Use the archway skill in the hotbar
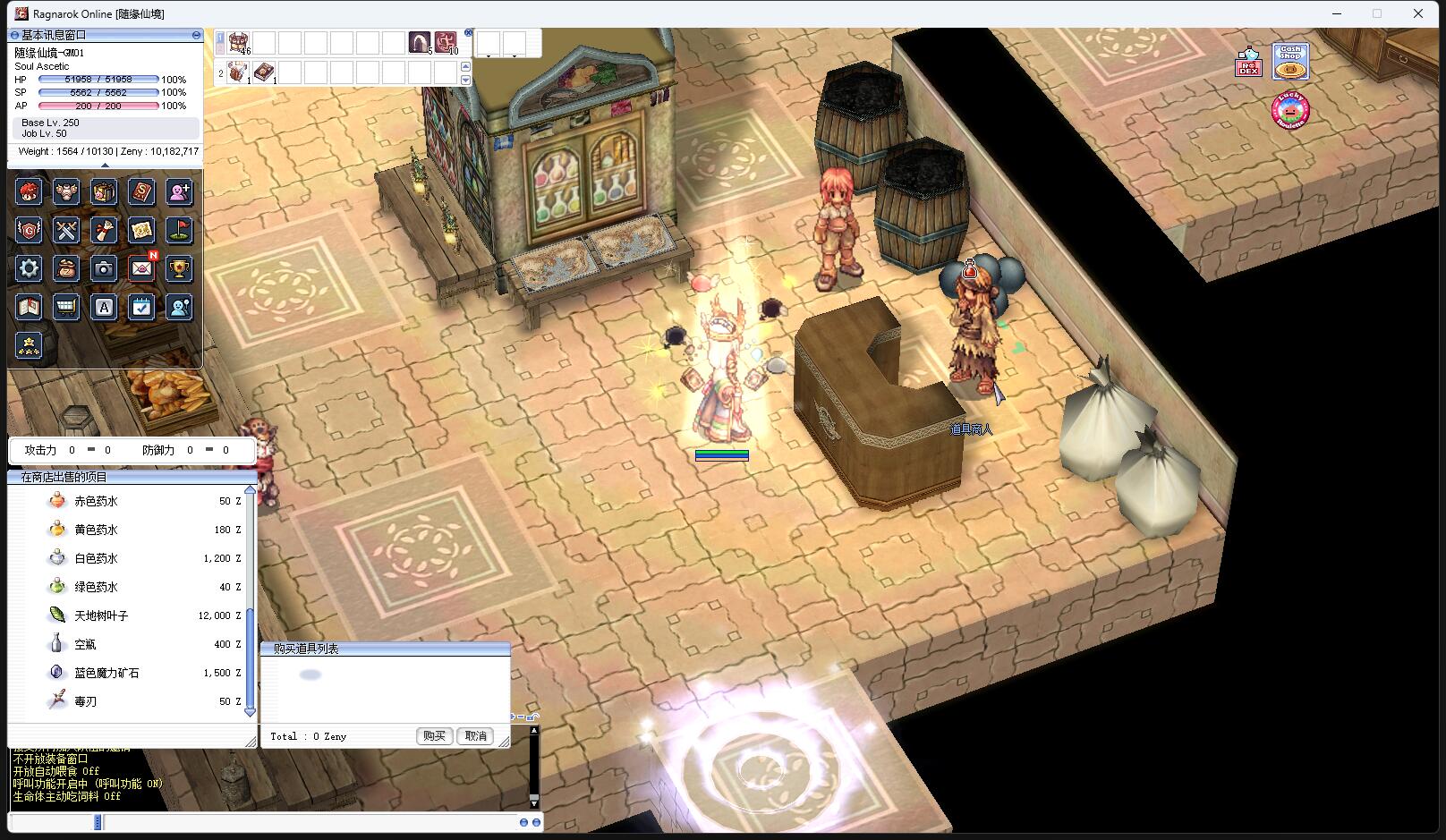1446x840 pixels. pos(420,42)
